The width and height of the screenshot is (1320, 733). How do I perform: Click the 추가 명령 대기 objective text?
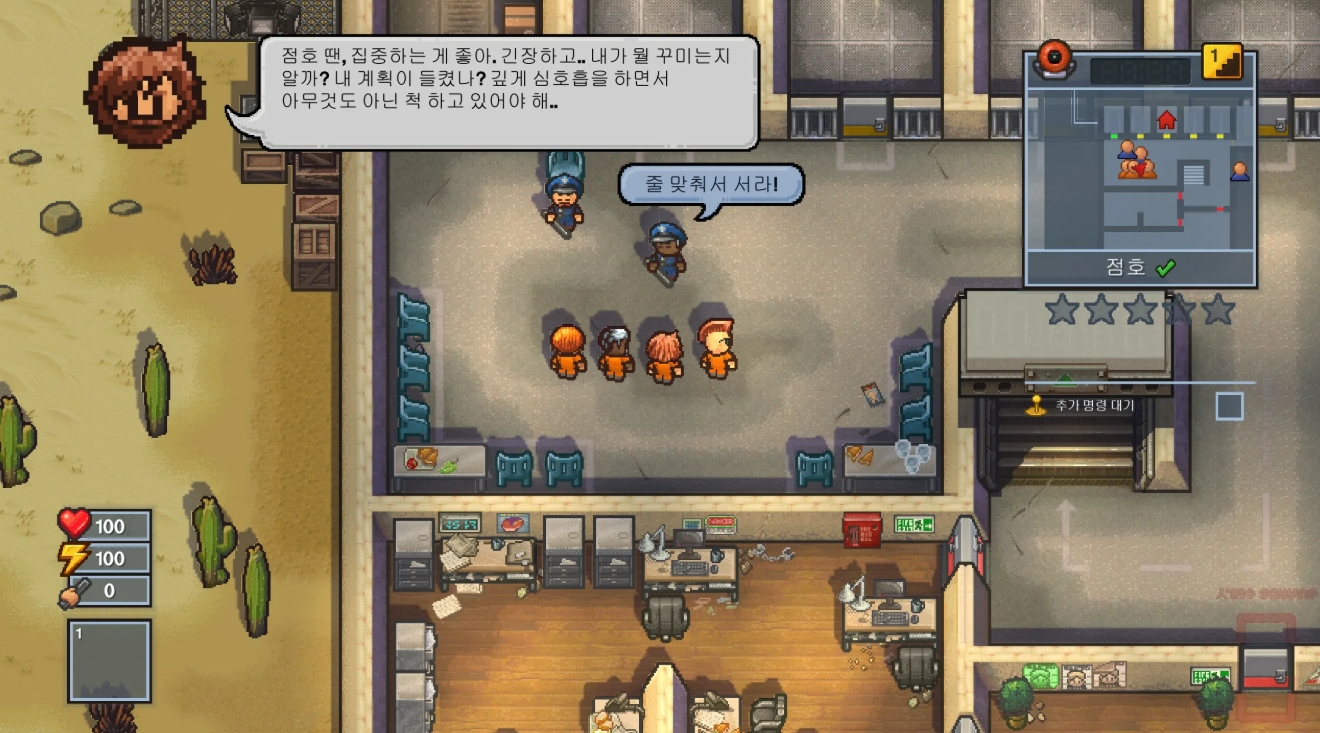pyautogui.click(x=1093, y=405)
